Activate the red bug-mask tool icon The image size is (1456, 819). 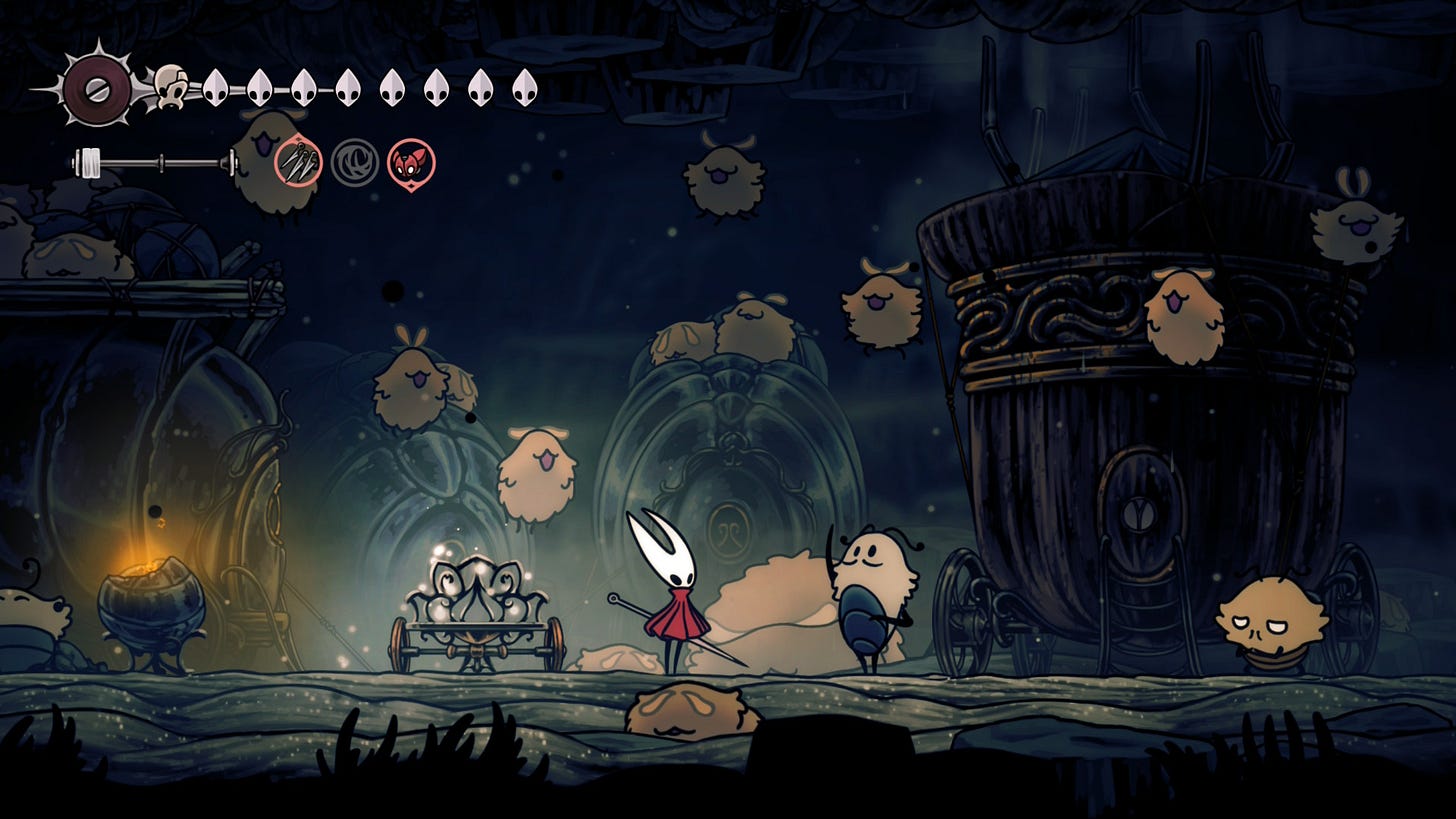coord(411,163)
